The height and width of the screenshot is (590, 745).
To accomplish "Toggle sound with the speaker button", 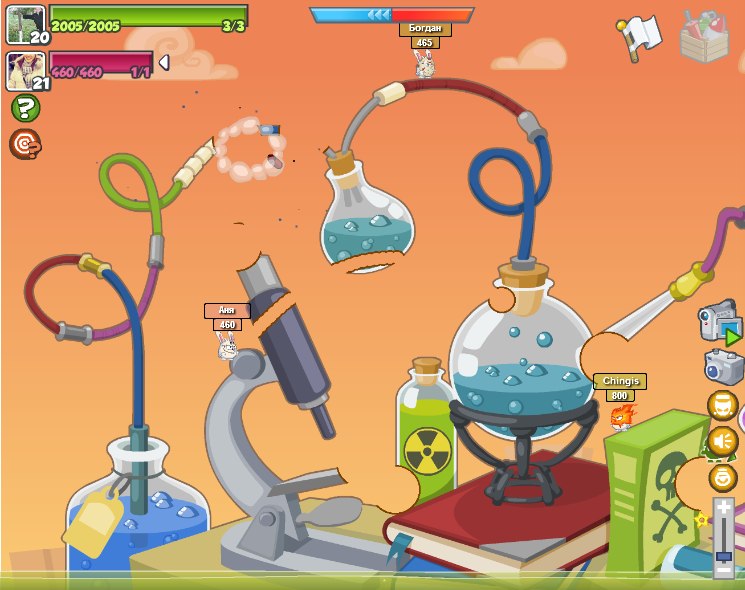I will 722,441.
